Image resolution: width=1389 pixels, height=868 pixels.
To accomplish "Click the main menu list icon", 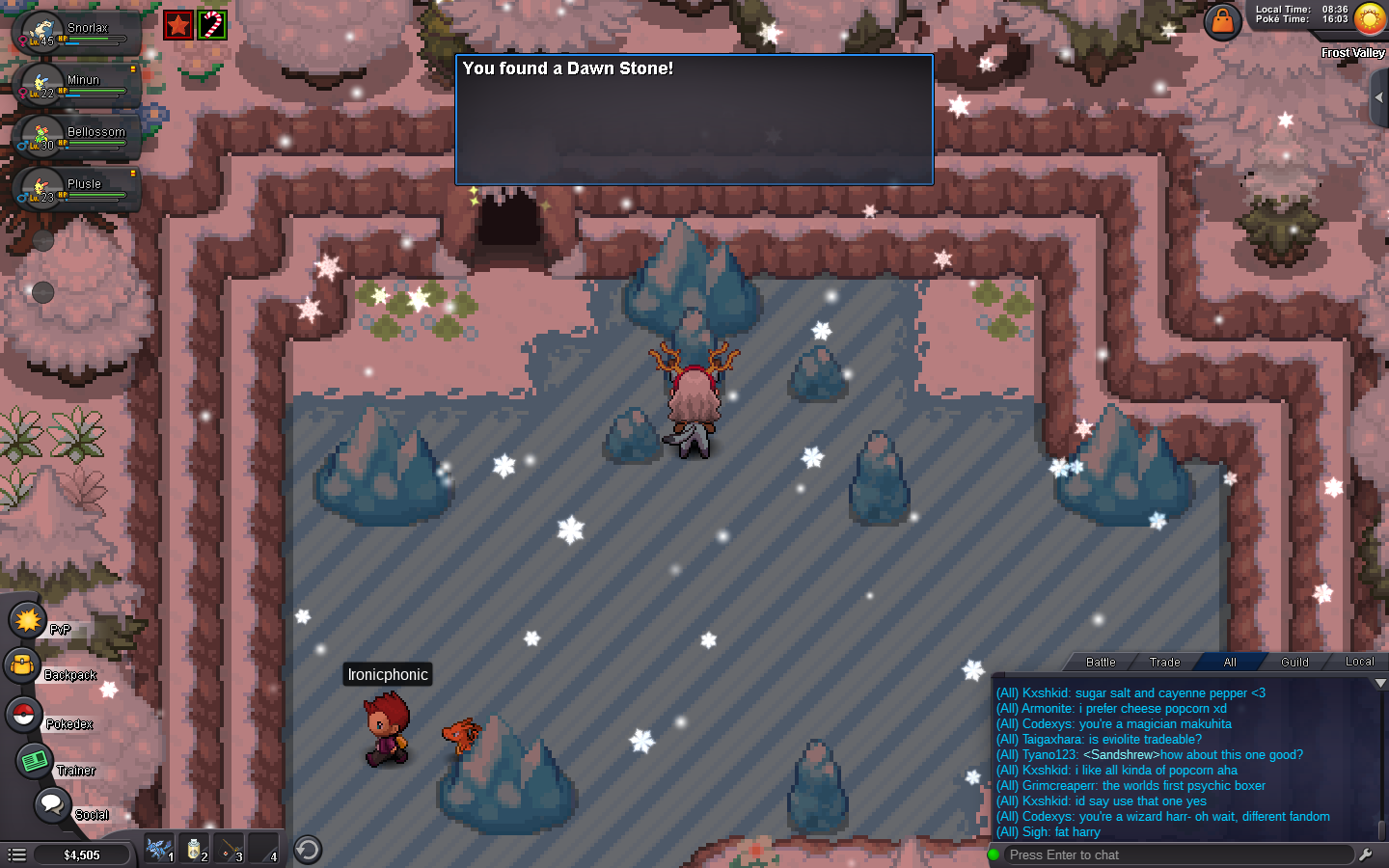I will pos(16,854).
